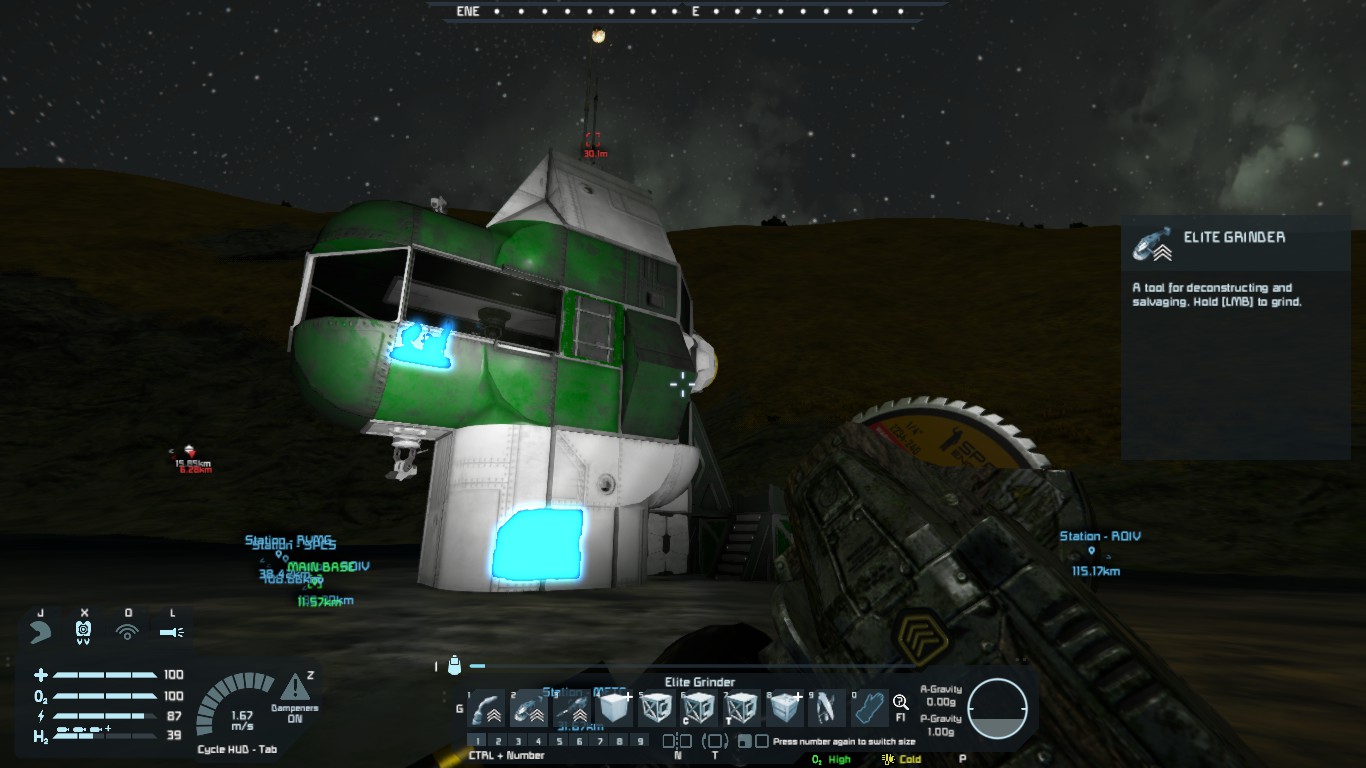Select the glove hand slot in hotbar
This screenshot has height=768, width=1366.
(x=868, y=709)
